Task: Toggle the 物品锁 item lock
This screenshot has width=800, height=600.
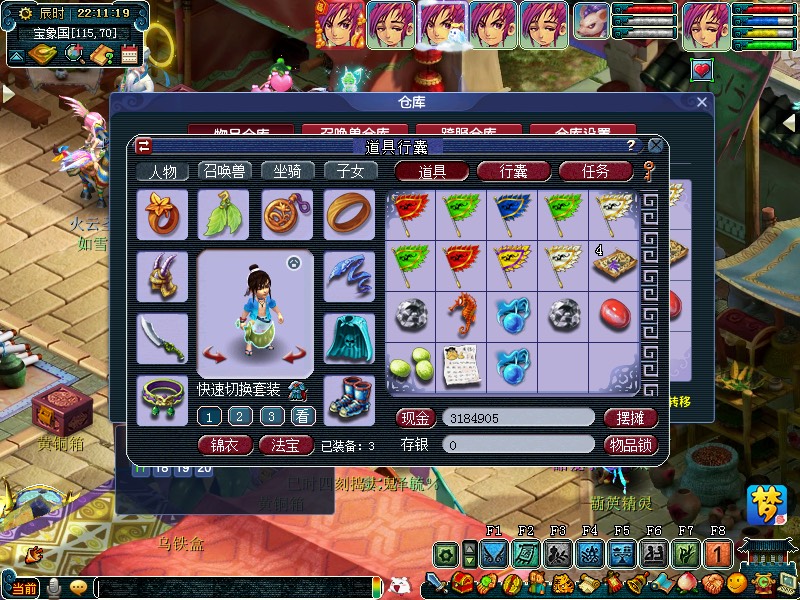Action: pos(631,445)
